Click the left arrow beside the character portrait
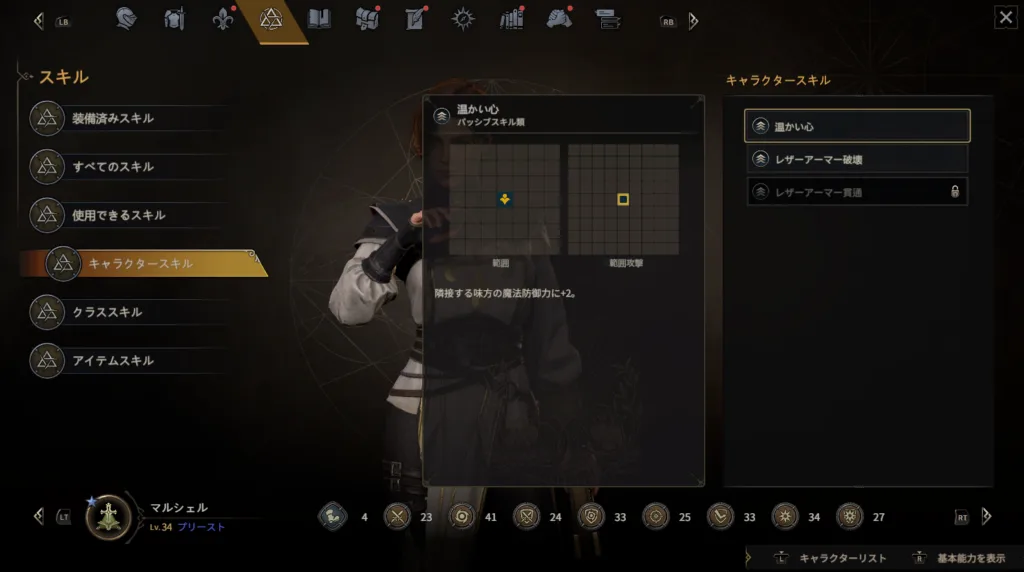 coord(39,516)
